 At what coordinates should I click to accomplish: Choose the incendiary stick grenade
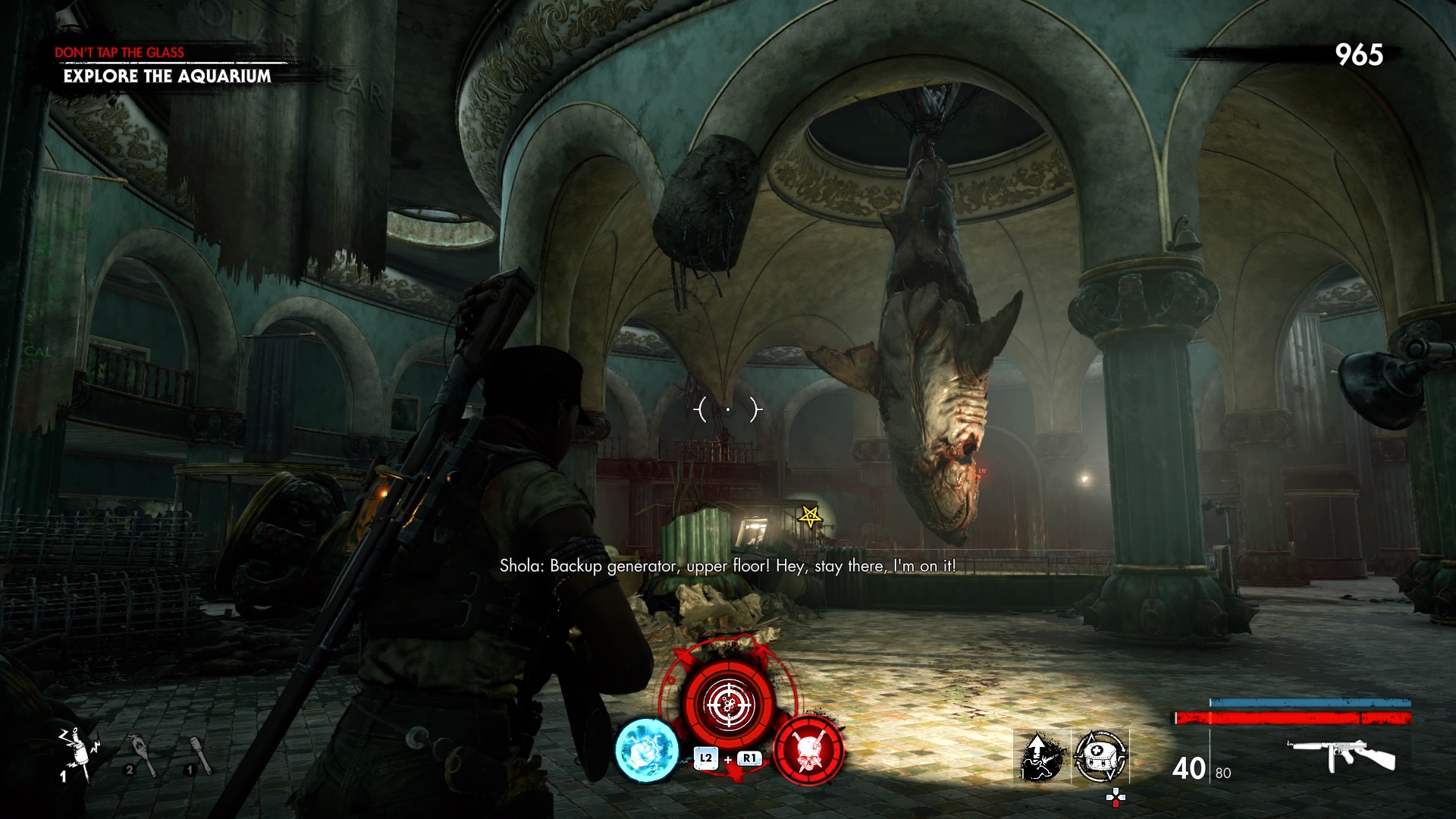coord(141,755)
